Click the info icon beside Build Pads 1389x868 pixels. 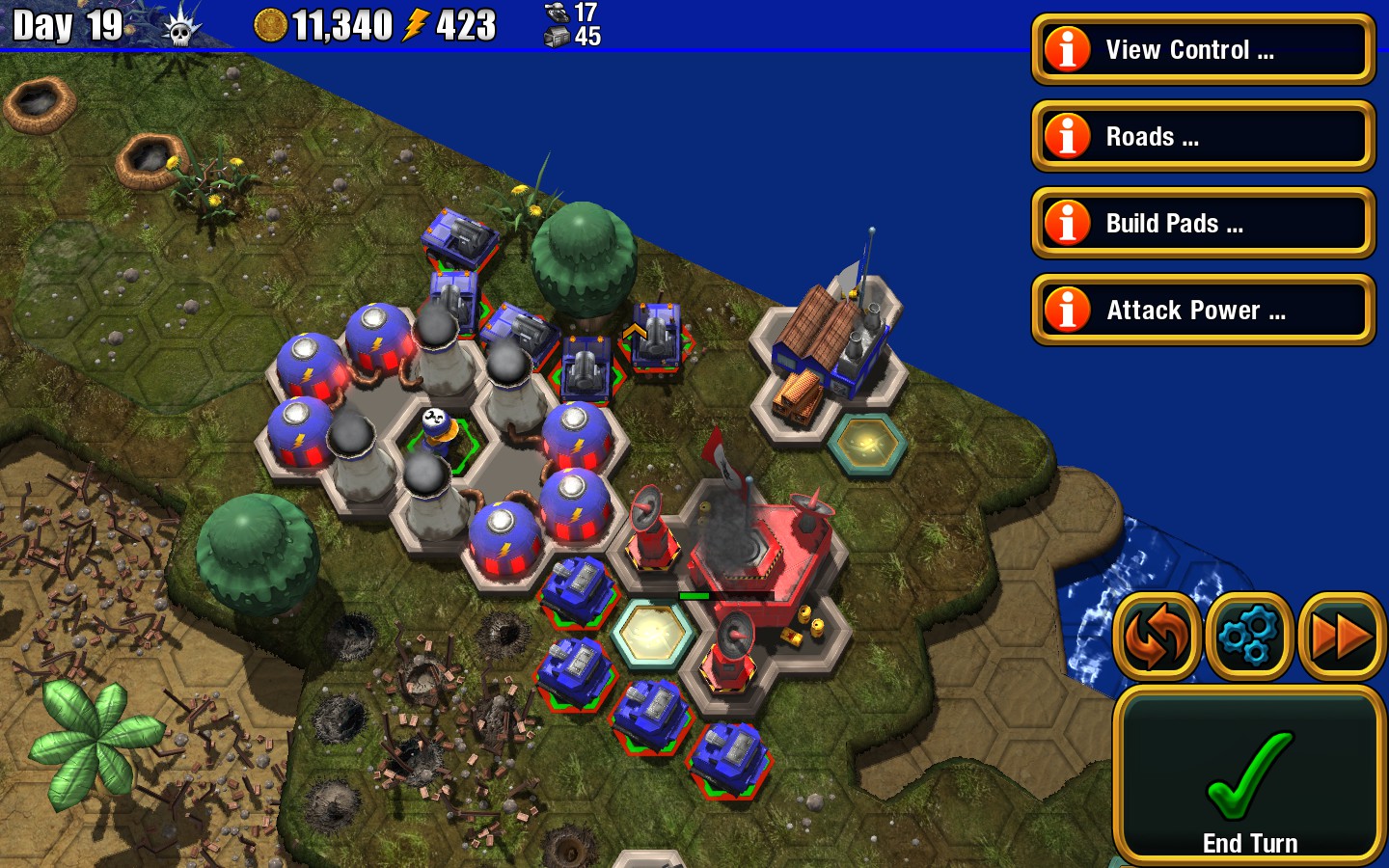point(1067,223)
